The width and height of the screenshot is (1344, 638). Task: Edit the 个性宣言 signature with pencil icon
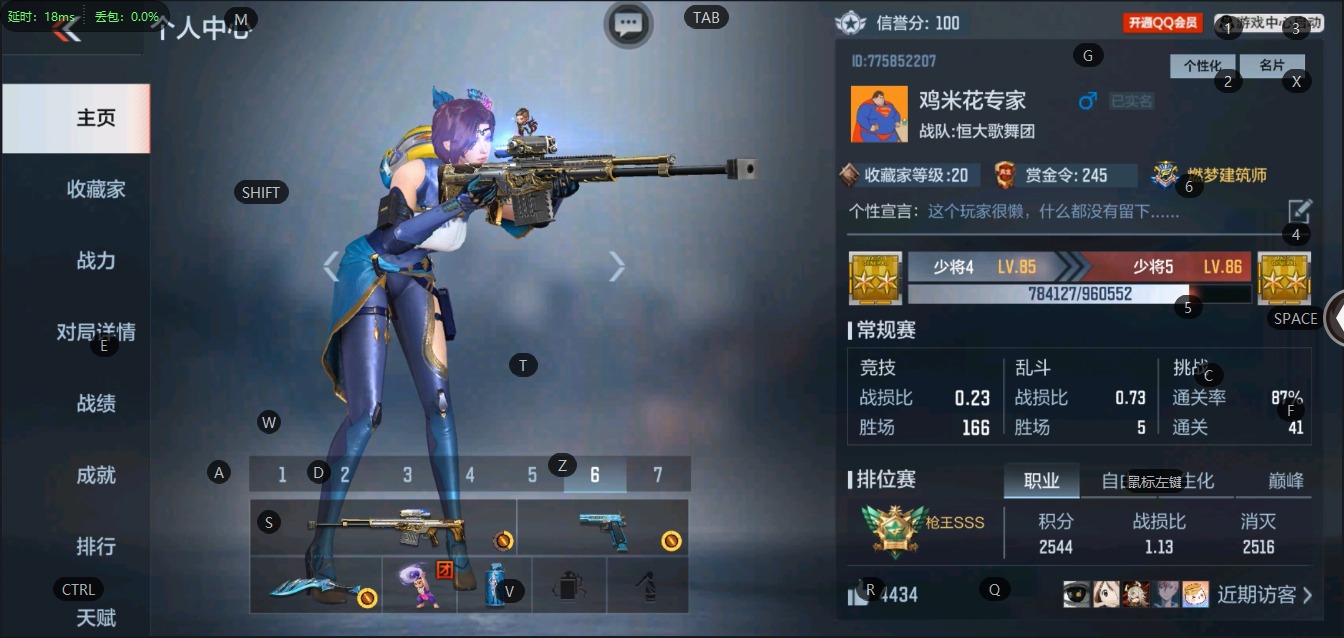point(1298,211)
